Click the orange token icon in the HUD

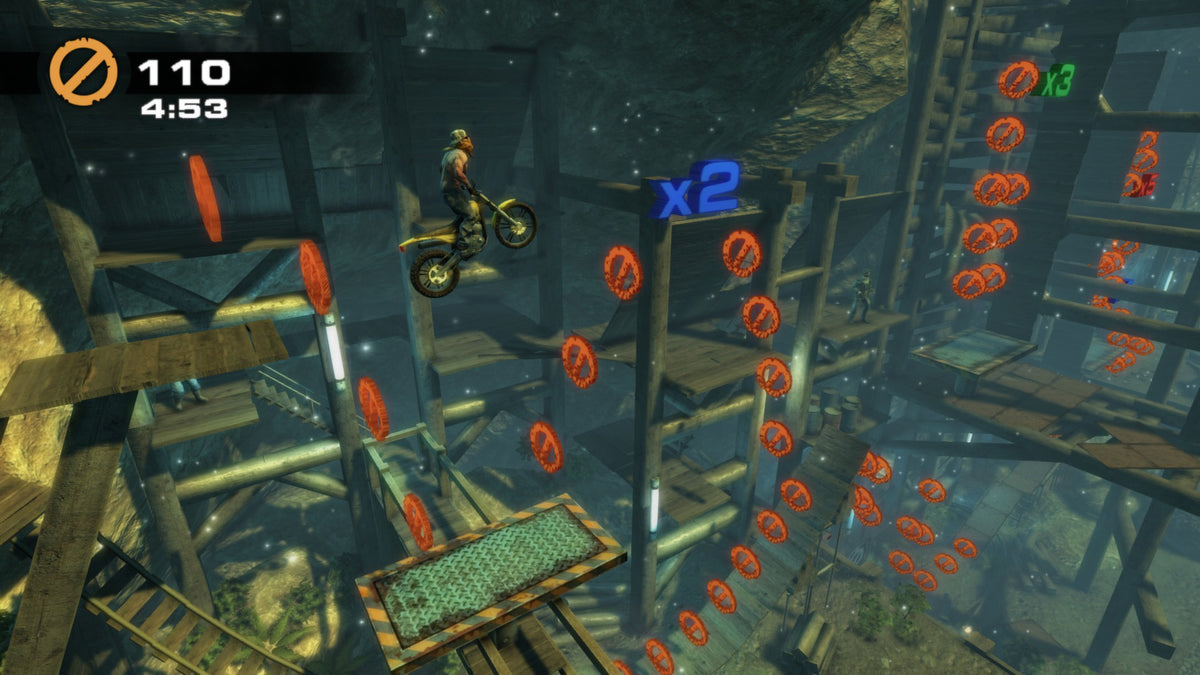coord(83,72)
